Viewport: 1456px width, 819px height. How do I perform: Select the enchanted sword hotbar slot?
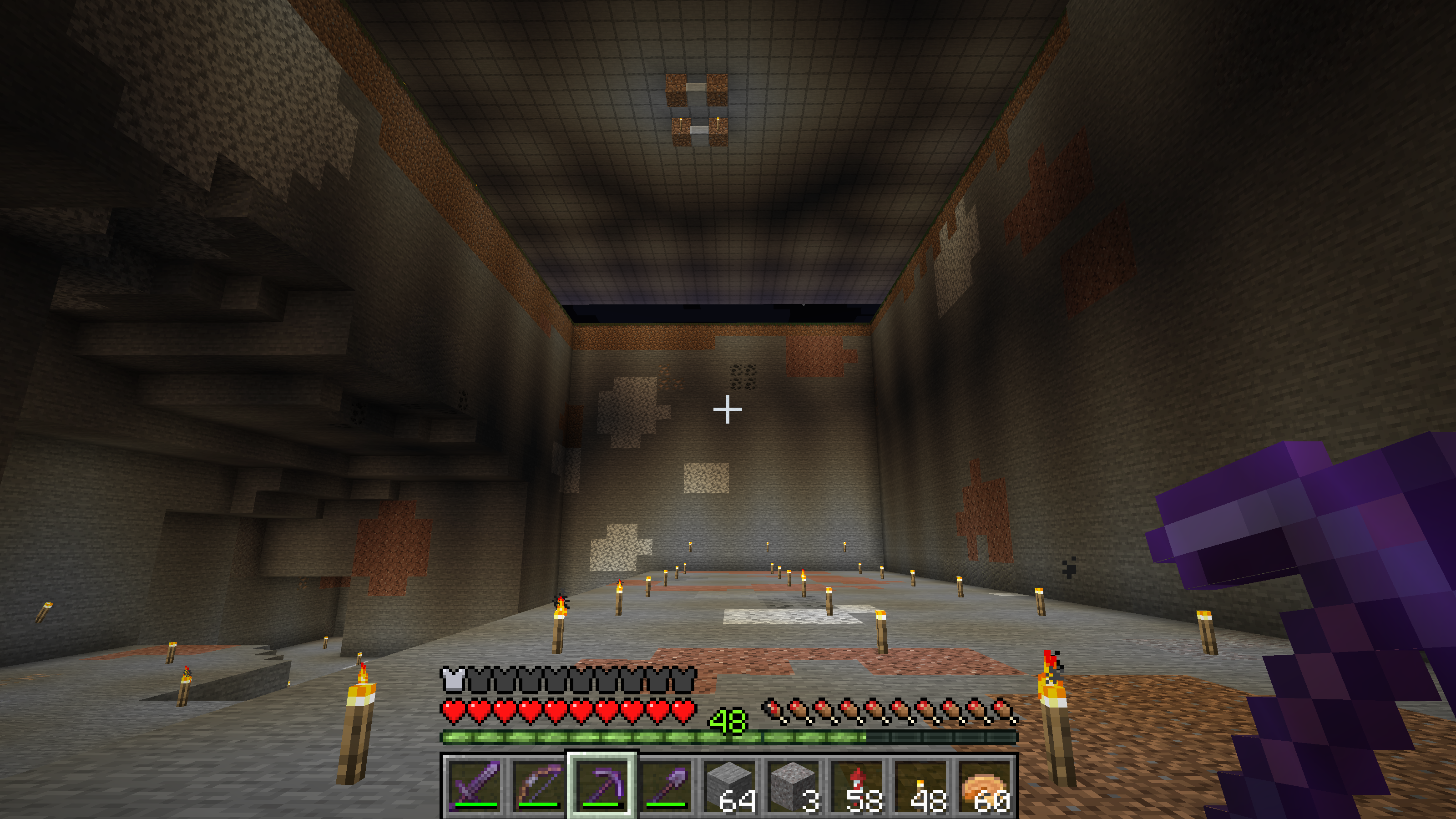(475, 785)
